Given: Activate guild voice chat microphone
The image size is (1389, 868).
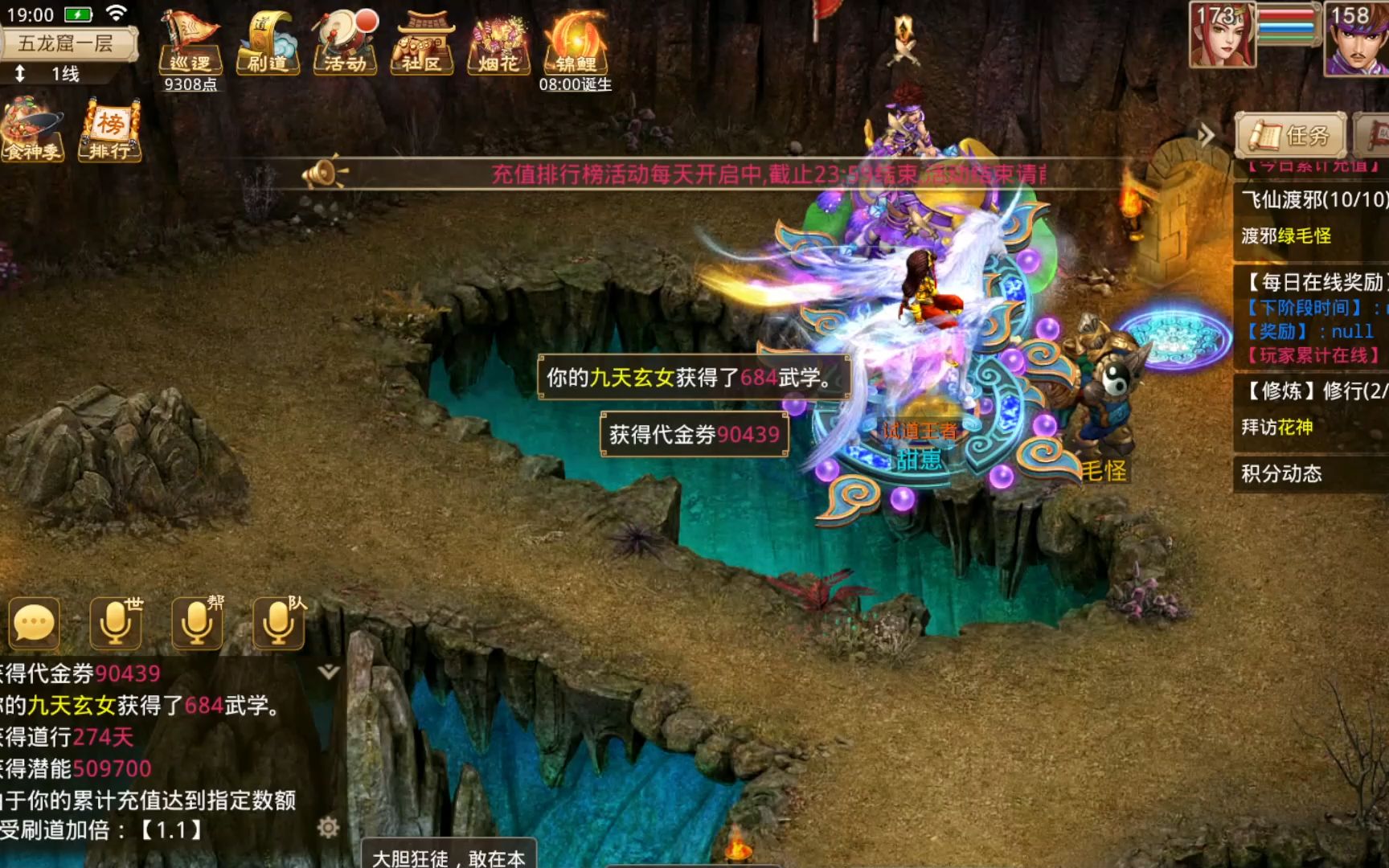Looking at the screenshot, I should tap(198, 623).
